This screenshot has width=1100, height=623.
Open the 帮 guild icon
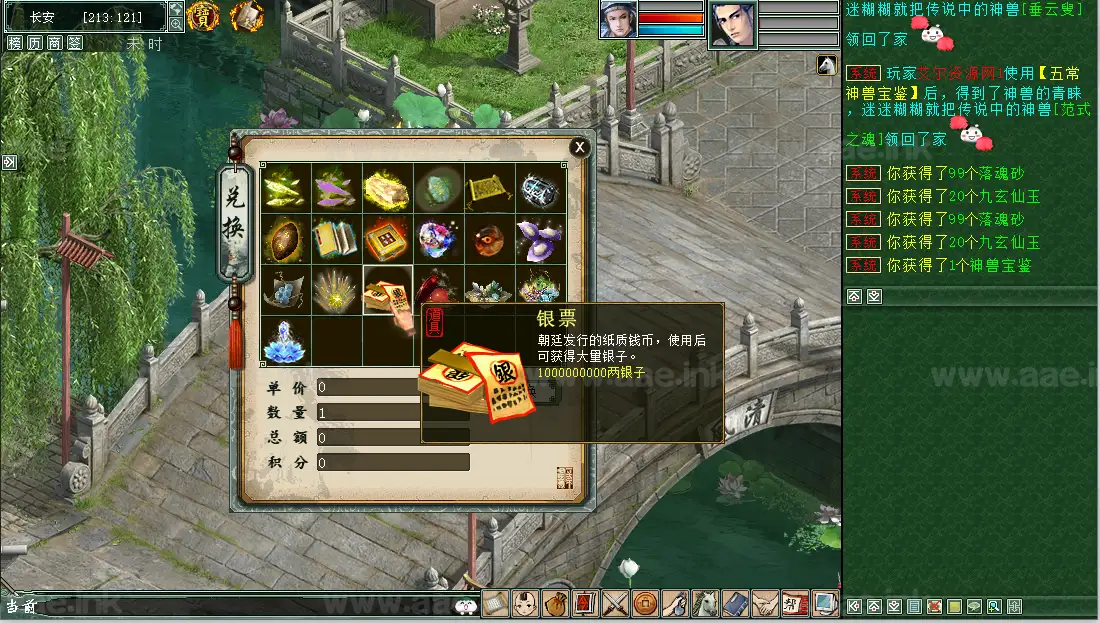pos(796,604)
